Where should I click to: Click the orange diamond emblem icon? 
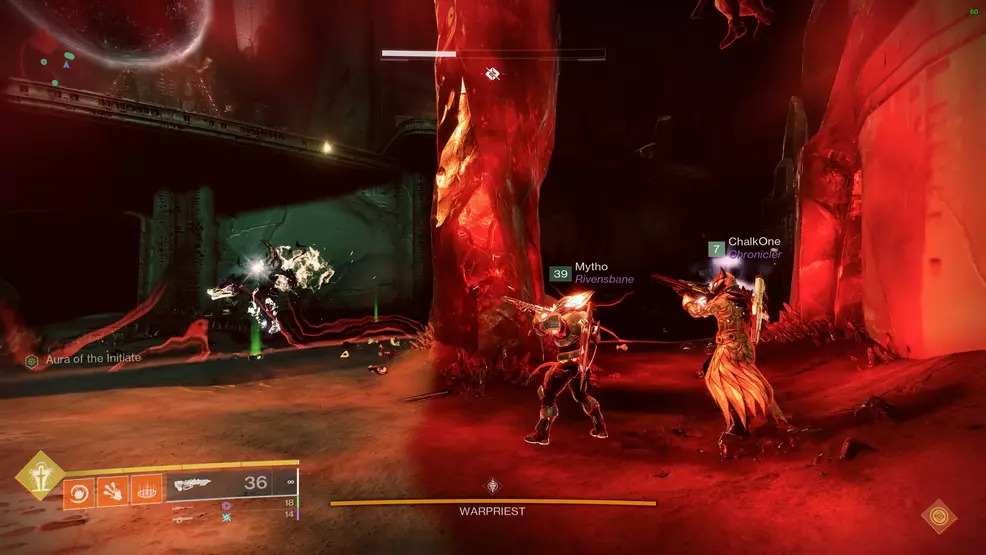[939, 516]
